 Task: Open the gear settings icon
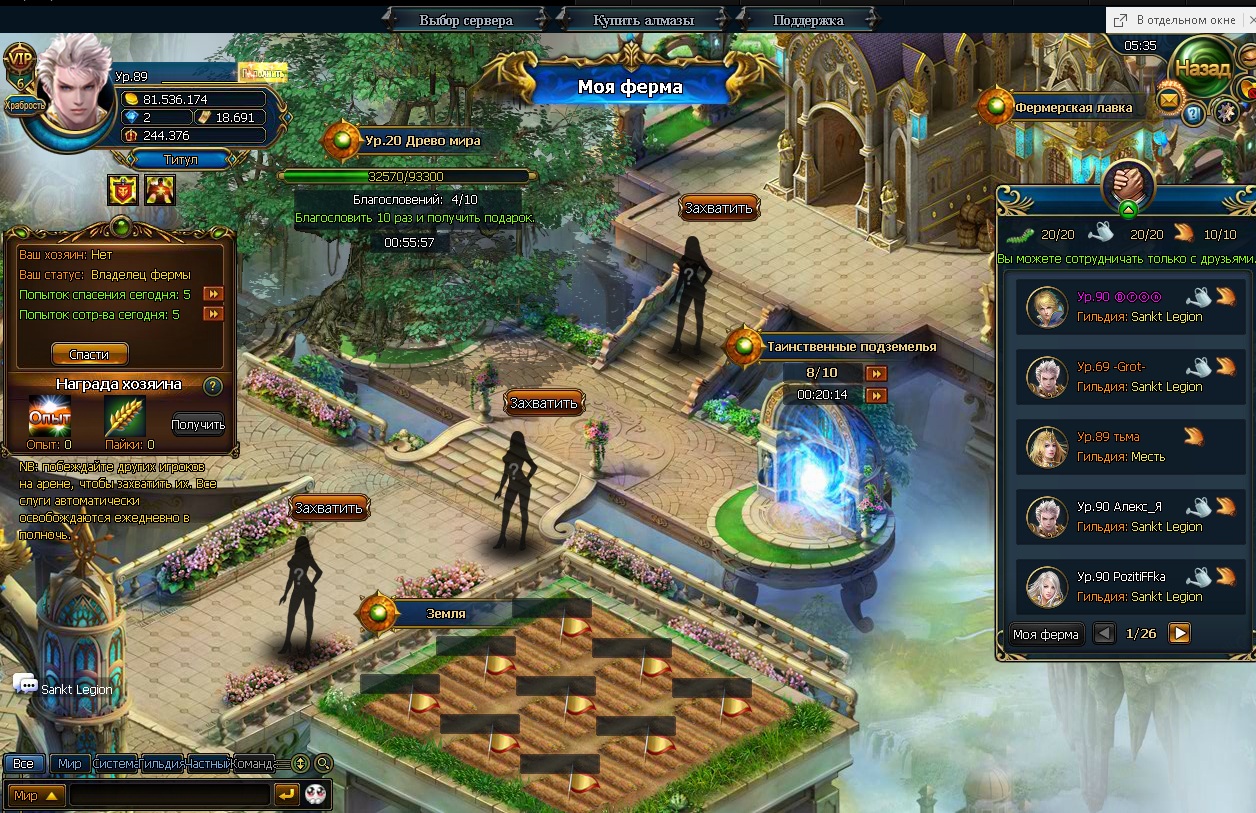tap(1224, 112)
